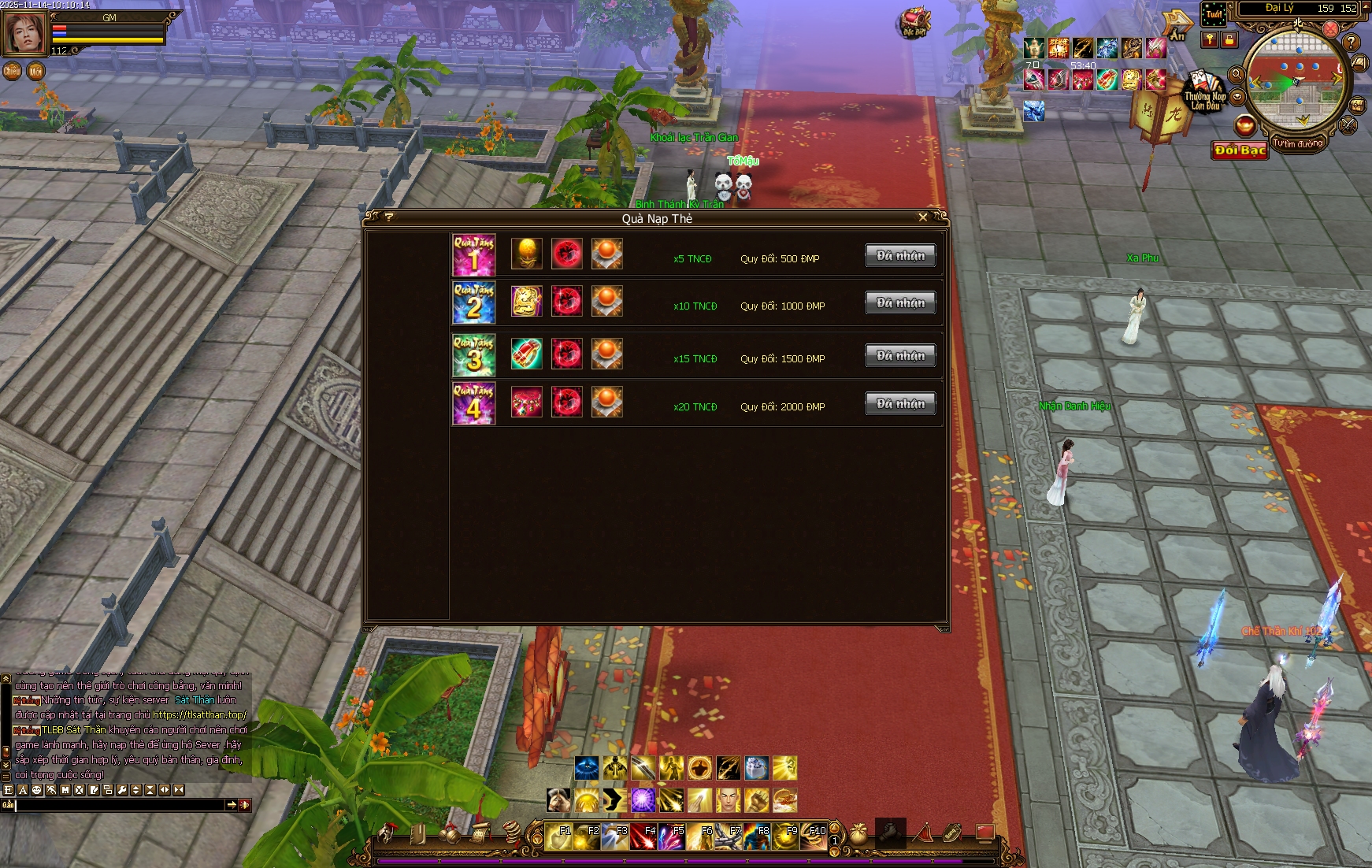Open the tlsatthan.top link in chat
The width and height of the screenshot is (1372, 868).
[199, 715]
